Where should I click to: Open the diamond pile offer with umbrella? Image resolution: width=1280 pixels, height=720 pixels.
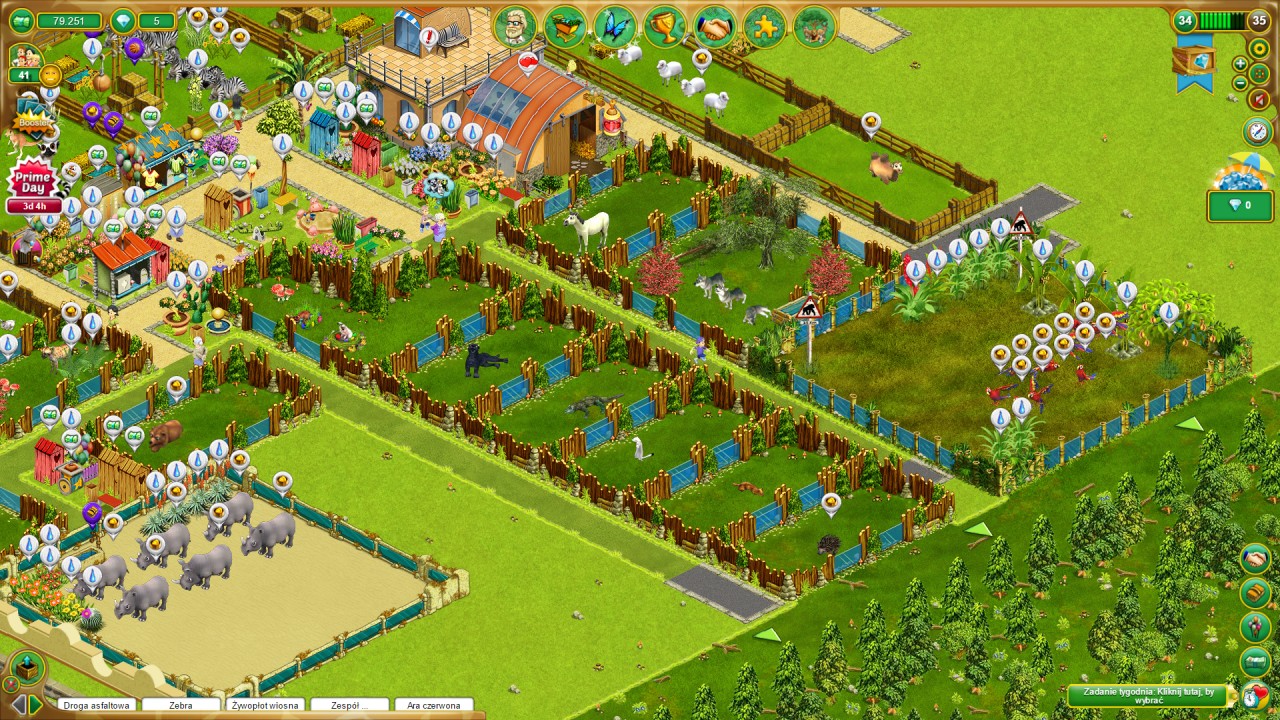pos(1239,175)
